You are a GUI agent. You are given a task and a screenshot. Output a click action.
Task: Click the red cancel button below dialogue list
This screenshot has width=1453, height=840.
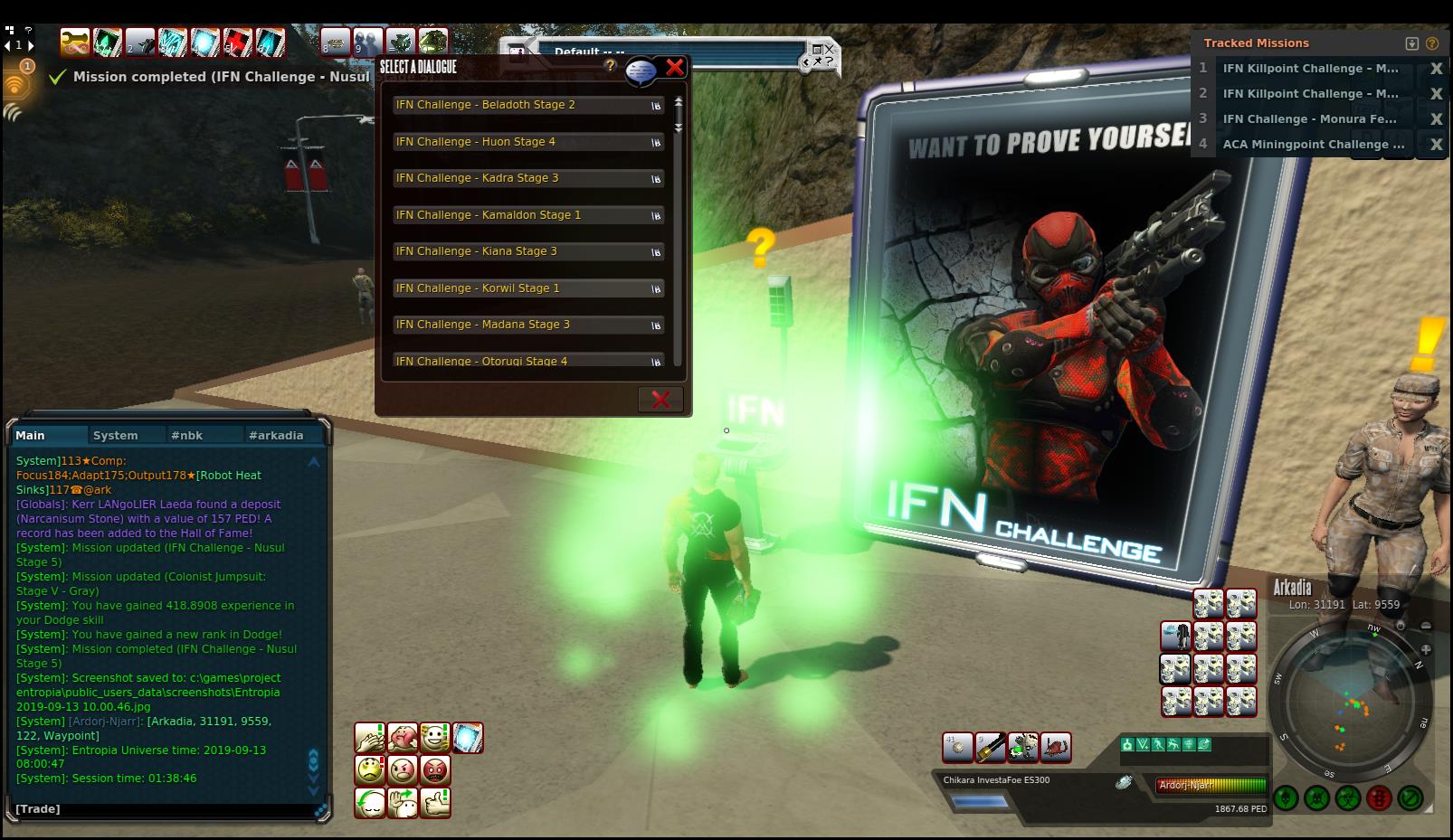660,399
